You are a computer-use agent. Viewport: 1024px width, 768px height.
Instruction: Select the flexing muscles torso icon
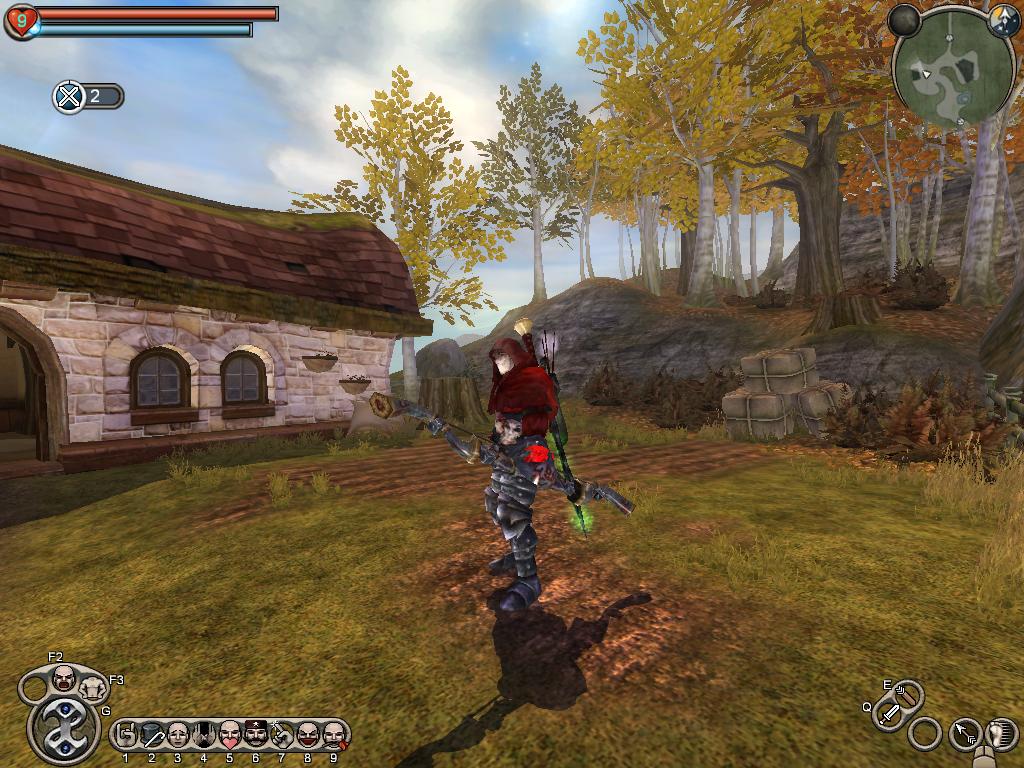tap(93, 687)
